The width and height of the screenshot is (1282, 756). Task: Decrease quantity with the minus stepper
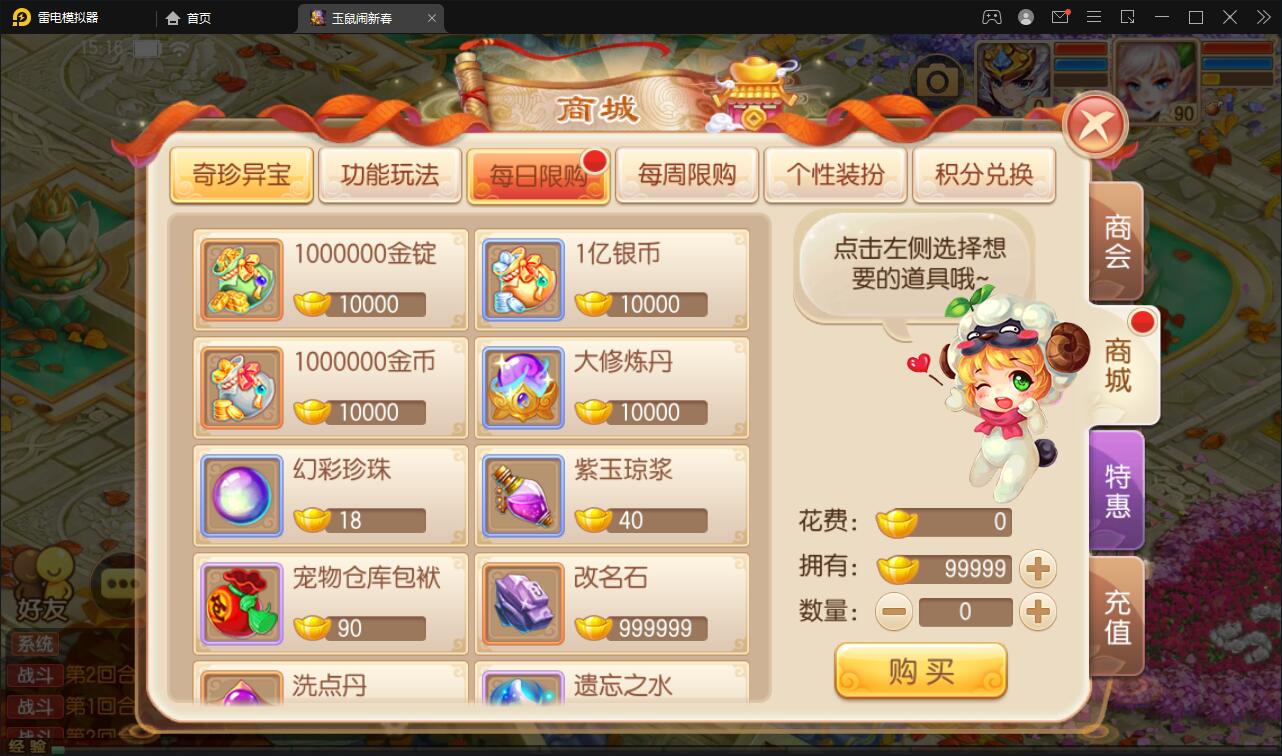[x=893, y=611]
